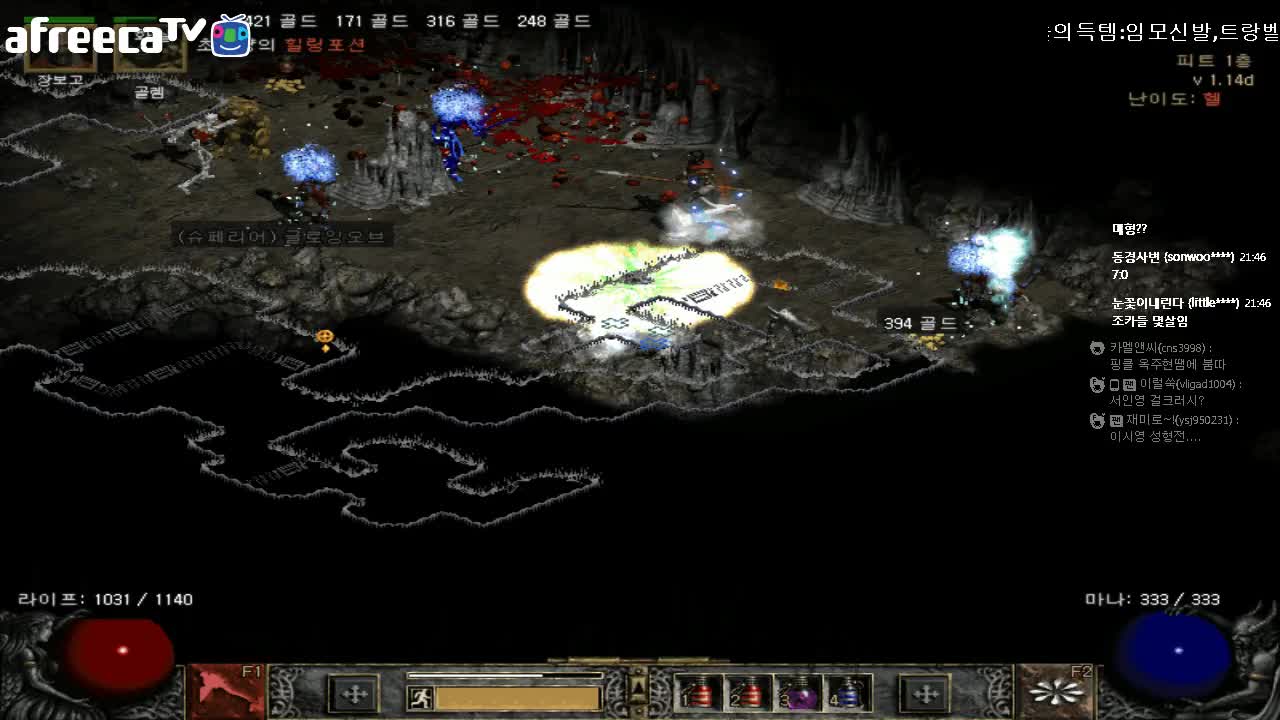Pick up the 248 골드 label
Image resolution: width=1280 pixels, height=720 pixels.
tap(554, 21)
